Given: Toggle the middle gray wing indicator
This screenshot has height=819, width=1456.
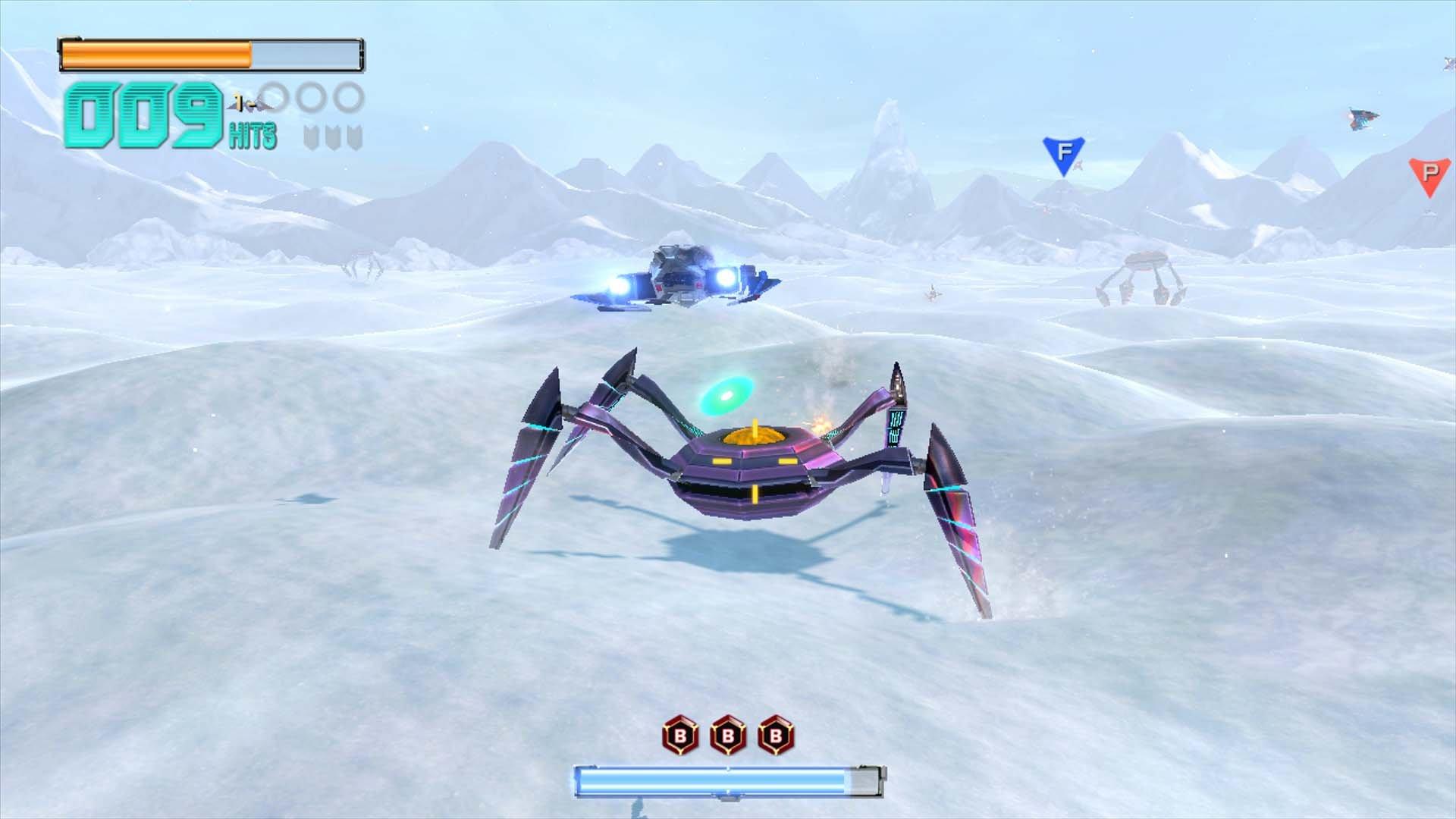Looking at the screenshot, I should click(x=333, y=136).
